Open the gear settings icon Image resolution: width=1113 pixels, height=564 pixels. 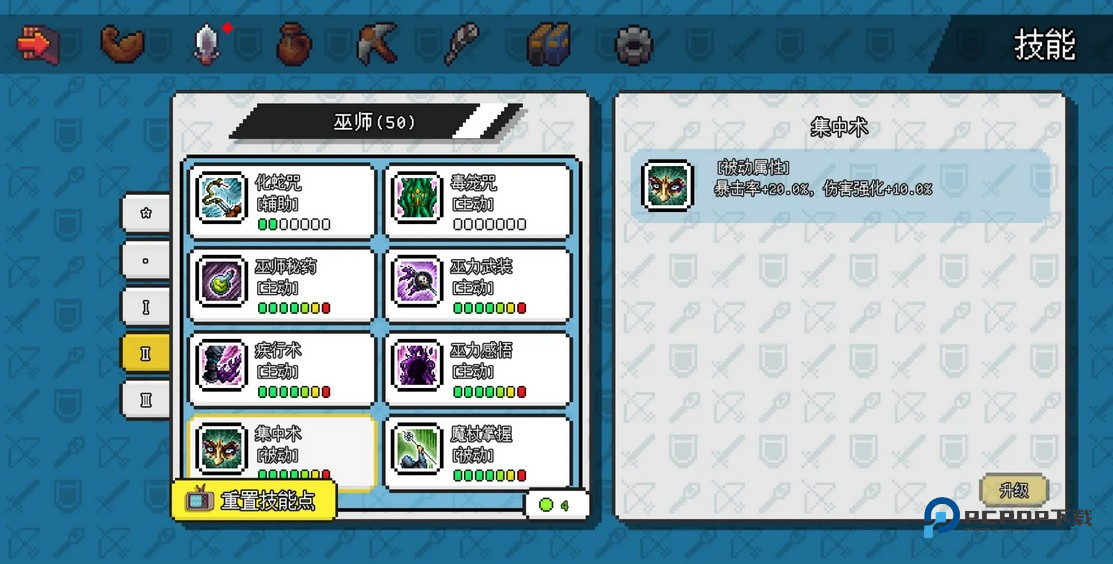point(633,44)
